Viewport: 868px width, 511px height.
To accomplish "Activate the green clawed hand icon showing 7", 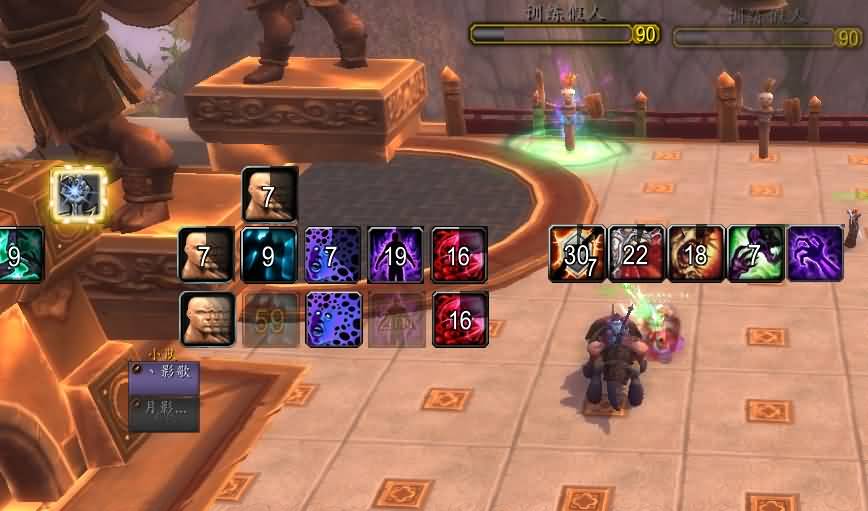I will (756, 254).
